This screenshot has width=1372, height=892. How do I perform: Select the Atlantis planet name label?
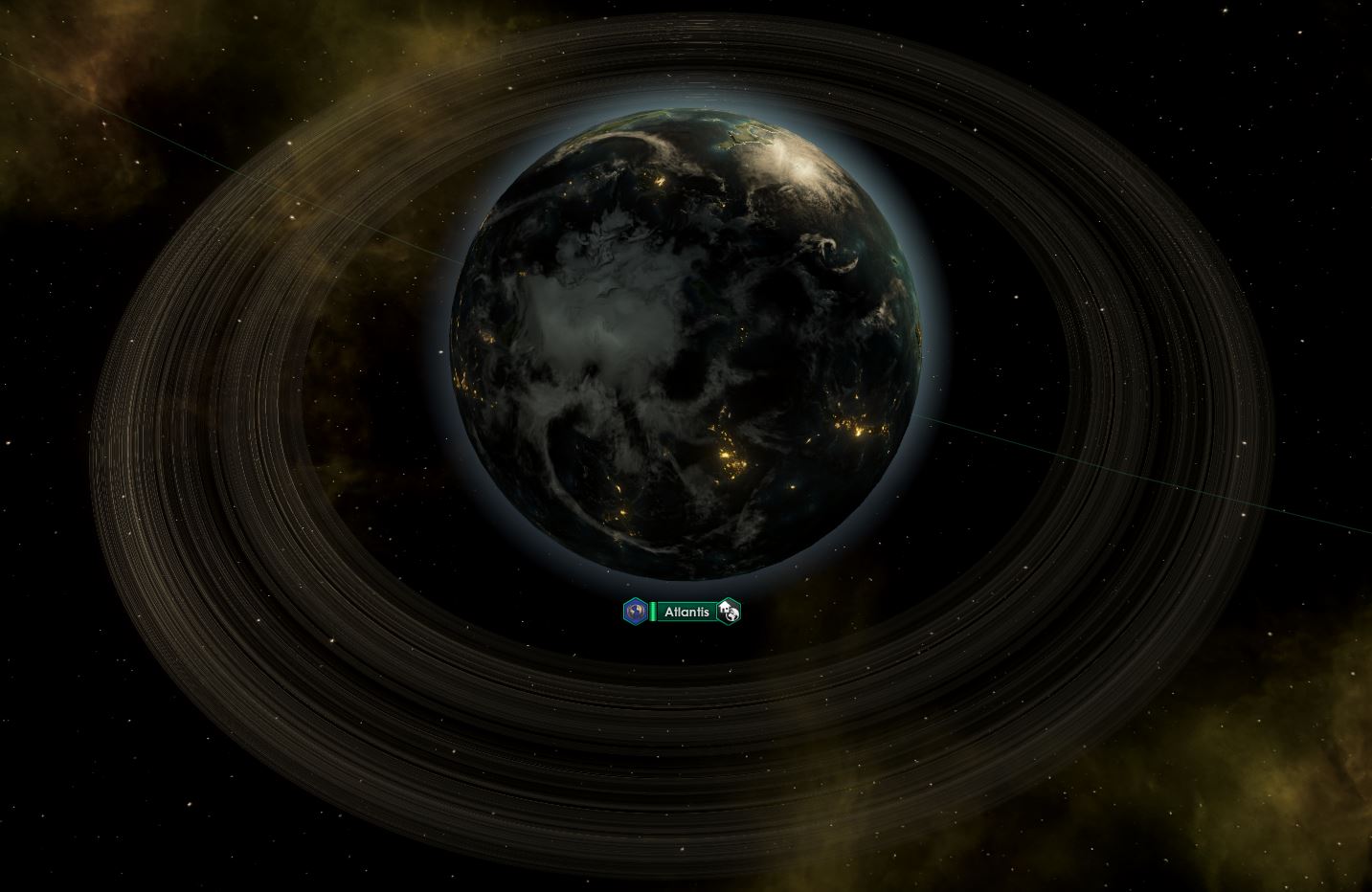(686, 612)
